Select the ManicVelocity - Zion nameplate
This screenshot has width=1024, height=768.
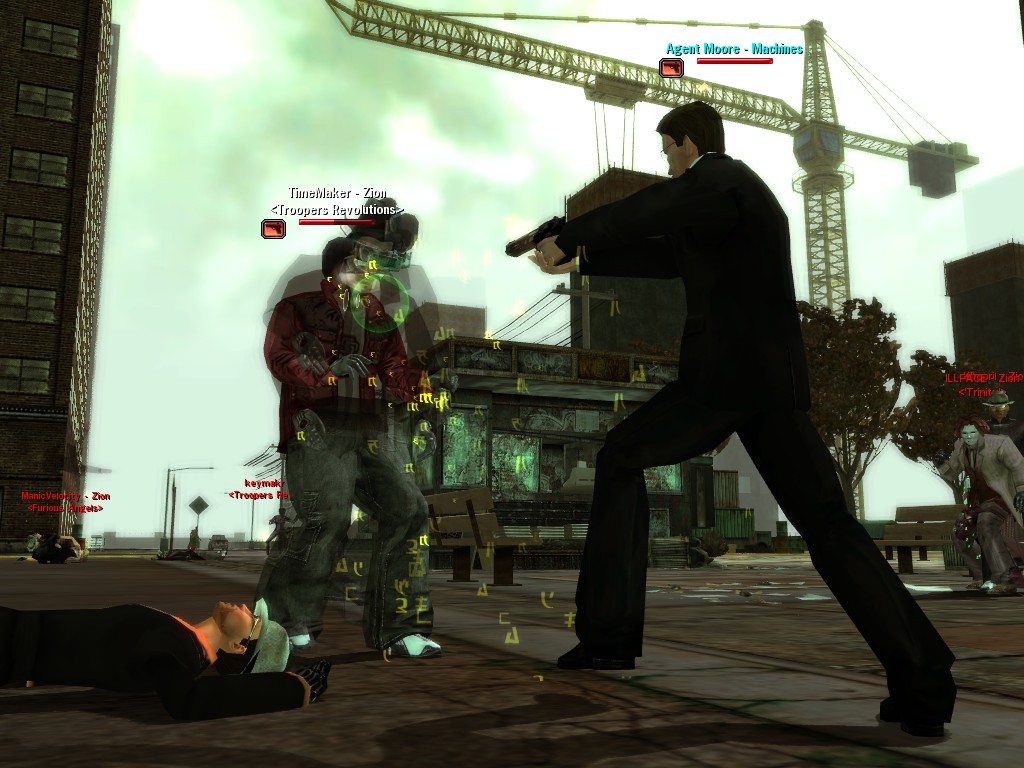tap(66, 496)
